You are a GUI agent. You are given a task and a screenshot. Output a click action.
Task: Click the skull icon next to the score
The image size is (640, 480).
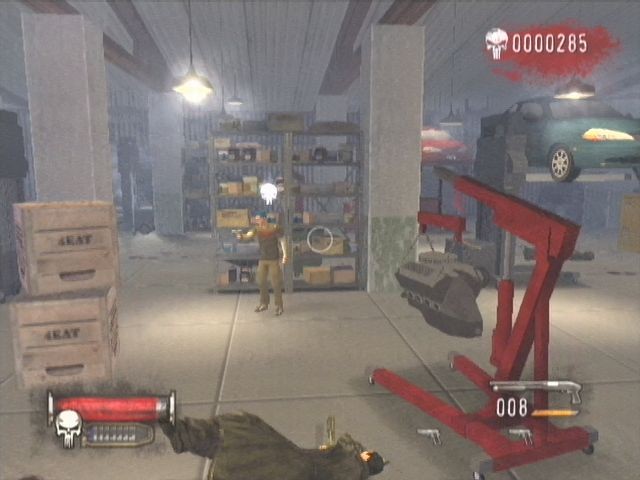click(x=497, y=42)
